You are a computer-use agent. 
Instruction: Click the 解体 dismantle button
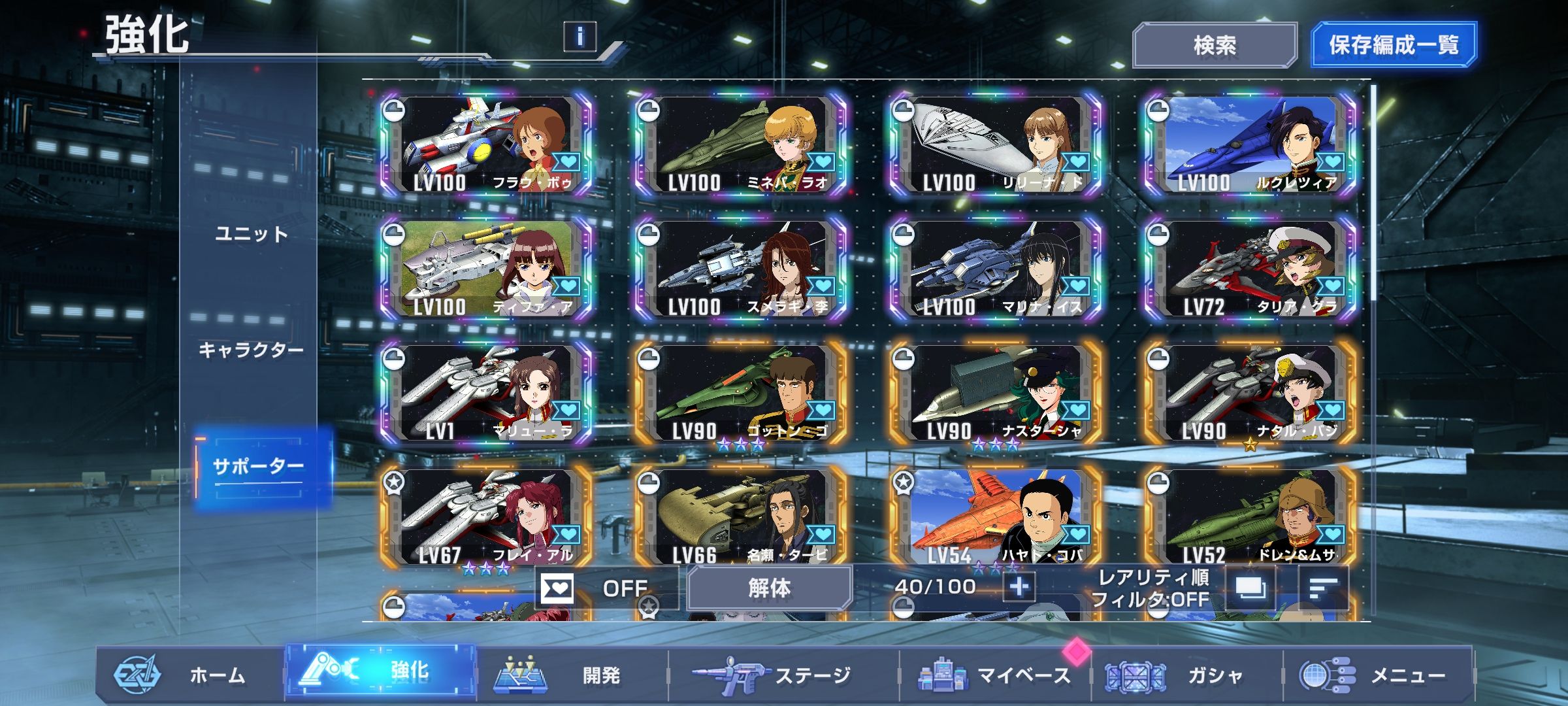[x=769, y=588]
